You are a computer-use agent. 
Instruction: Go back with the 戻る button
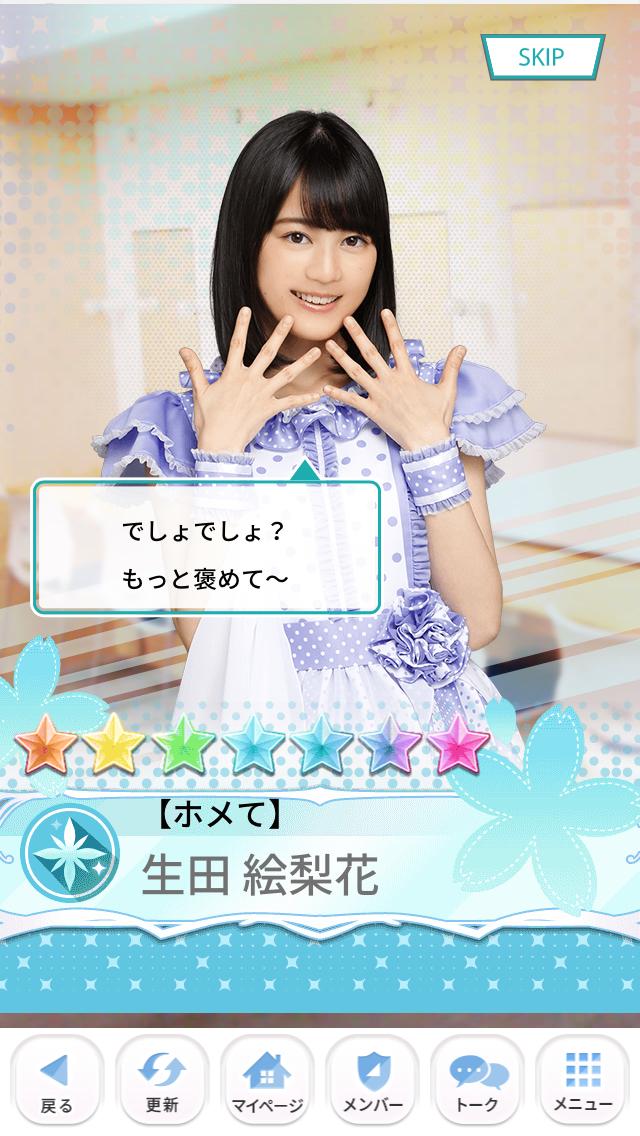[x=57, y=1083]
